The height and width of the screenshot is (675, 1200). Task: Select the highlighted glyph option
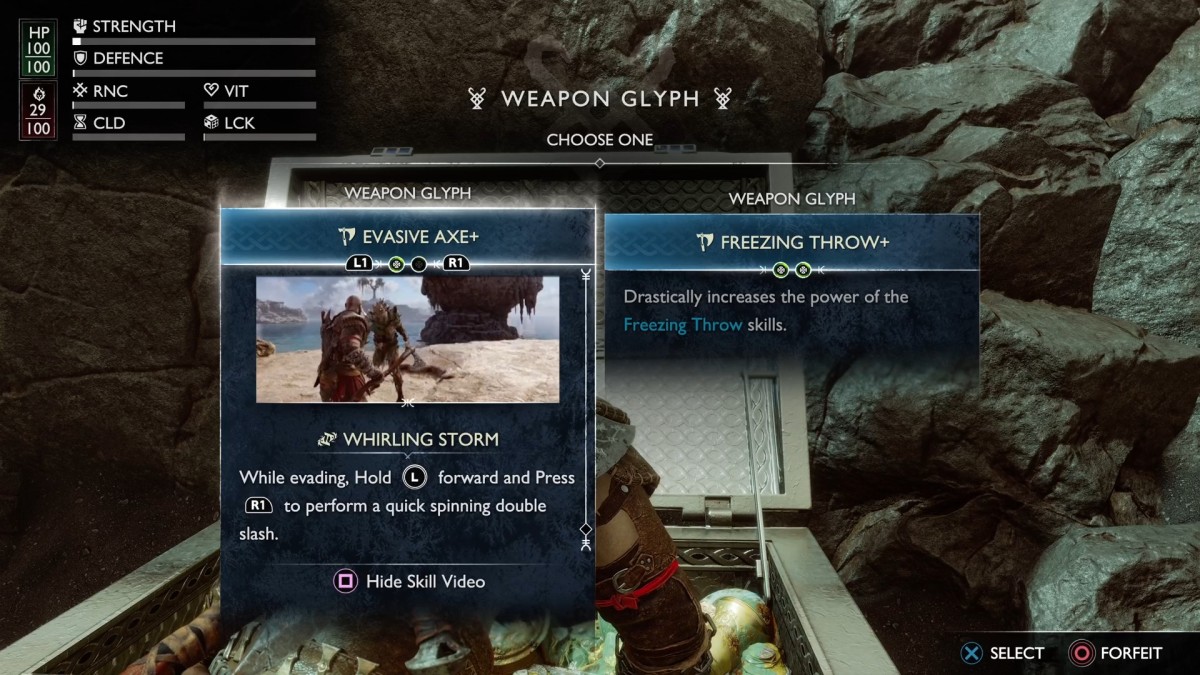click(x=1003, y=653)
